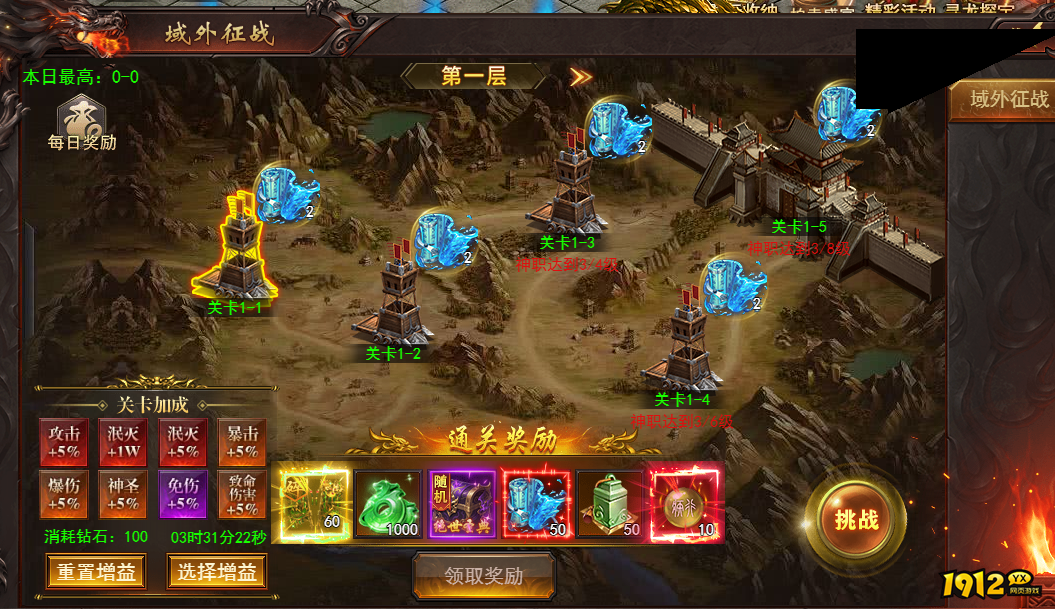Viewport: 1055px width, 609px height.
Task: Inspect the red-glowing gold medallion reward
Action: click(x=685, y=506)
